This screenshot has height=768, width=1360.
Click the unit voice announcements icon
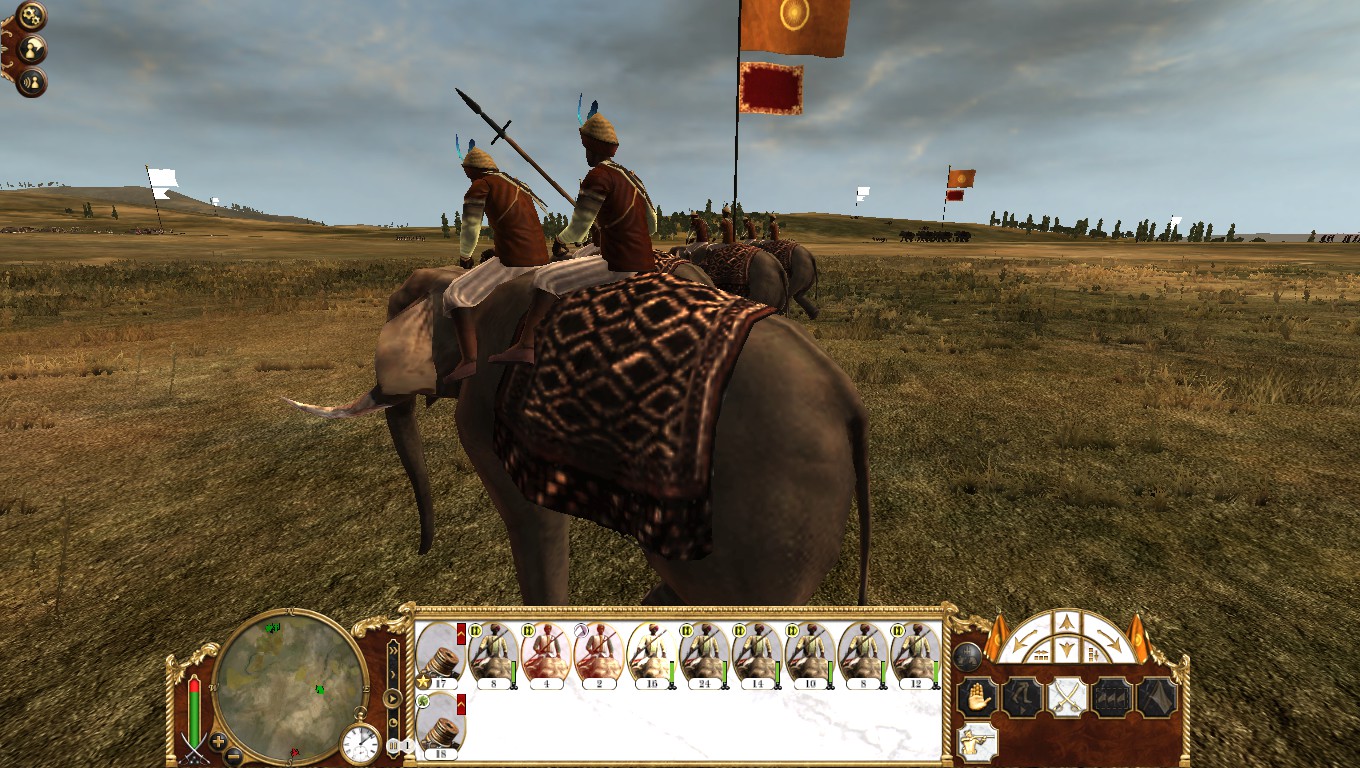tap(32, 83)
